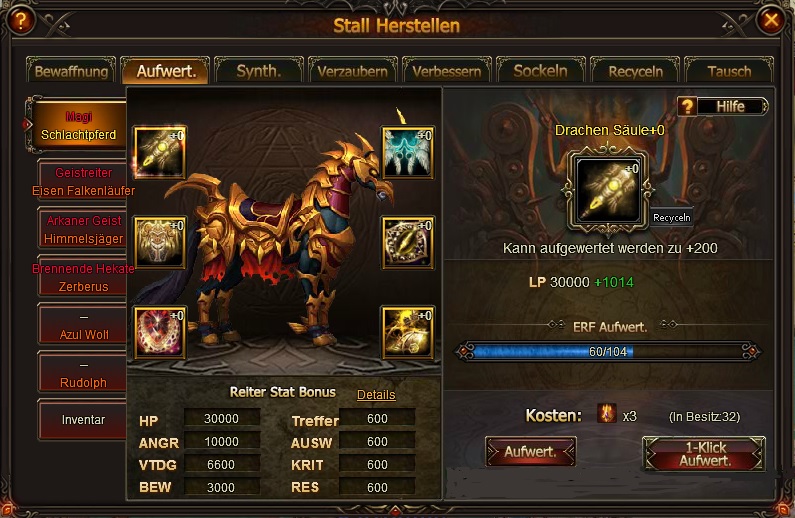Go to the Verbessern tab

pos(447,72)
